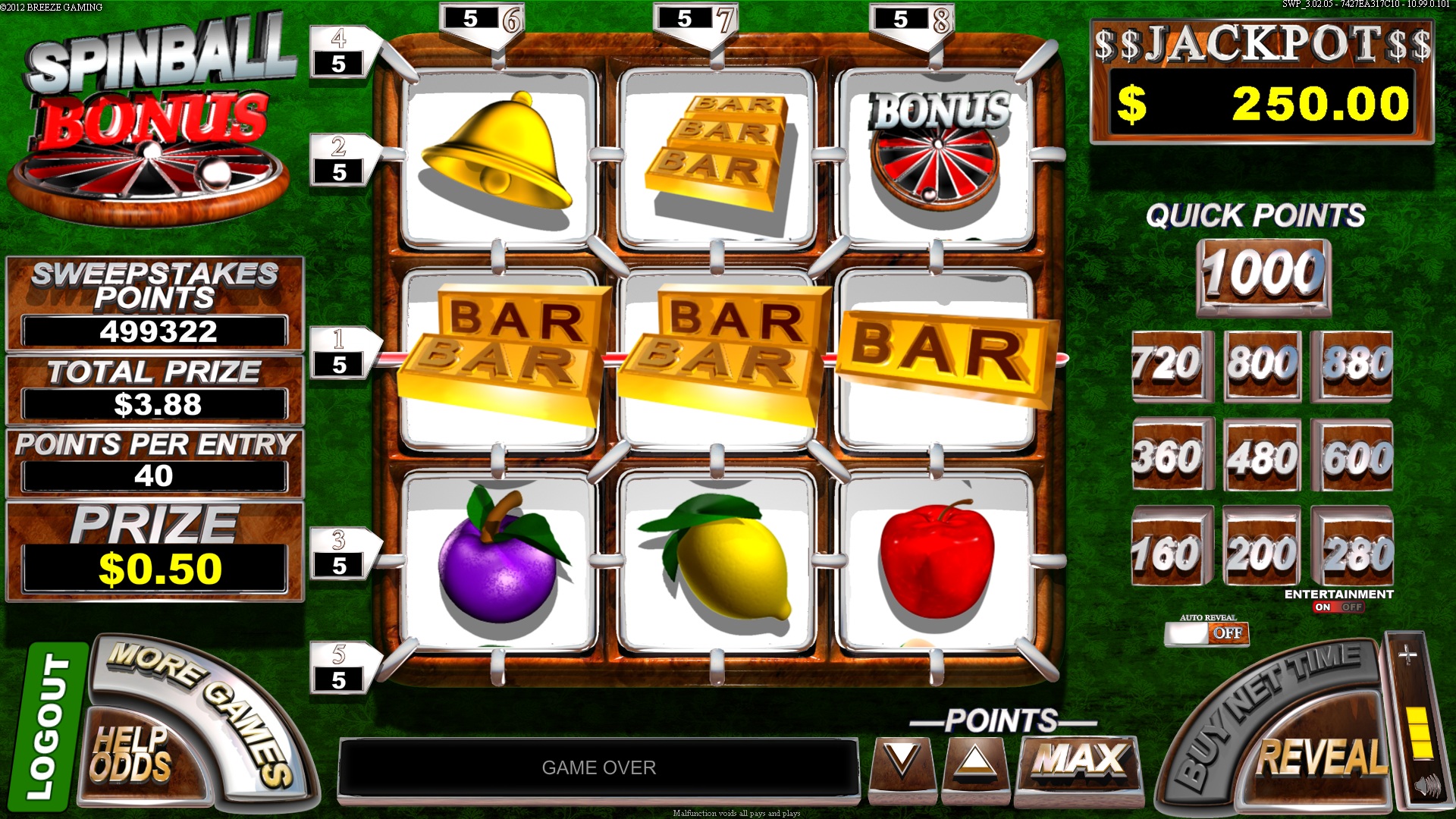Pick the 880 quick points tile
The height and width of the screenshot is (819, 1456).
point(1355,364)
